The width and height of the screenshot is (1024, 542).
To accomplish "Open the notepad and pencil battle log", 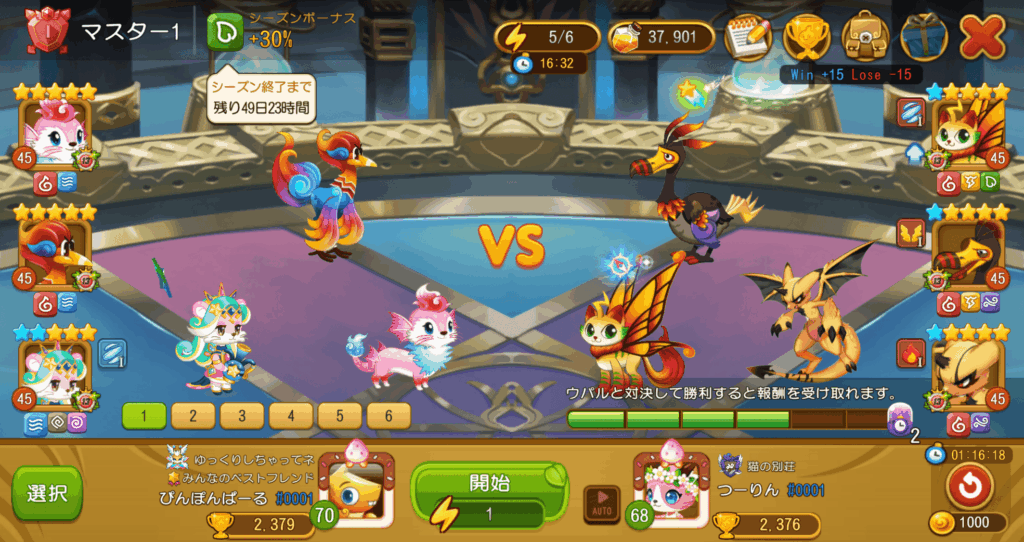I will click(748, 37).
